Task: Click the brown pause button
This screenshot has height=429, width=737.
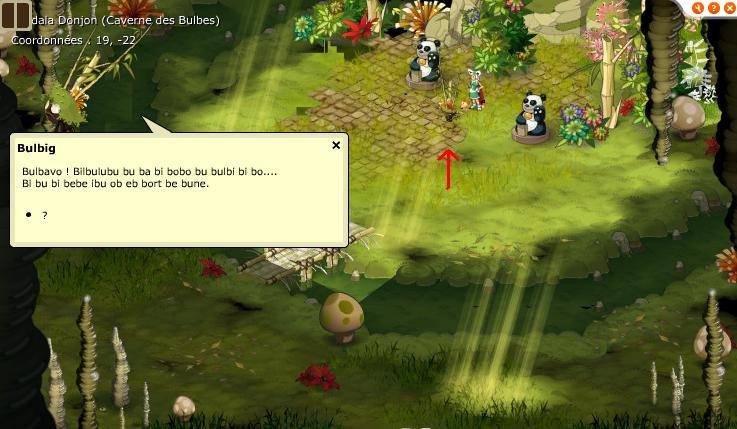Action: [x=15, y=16]
